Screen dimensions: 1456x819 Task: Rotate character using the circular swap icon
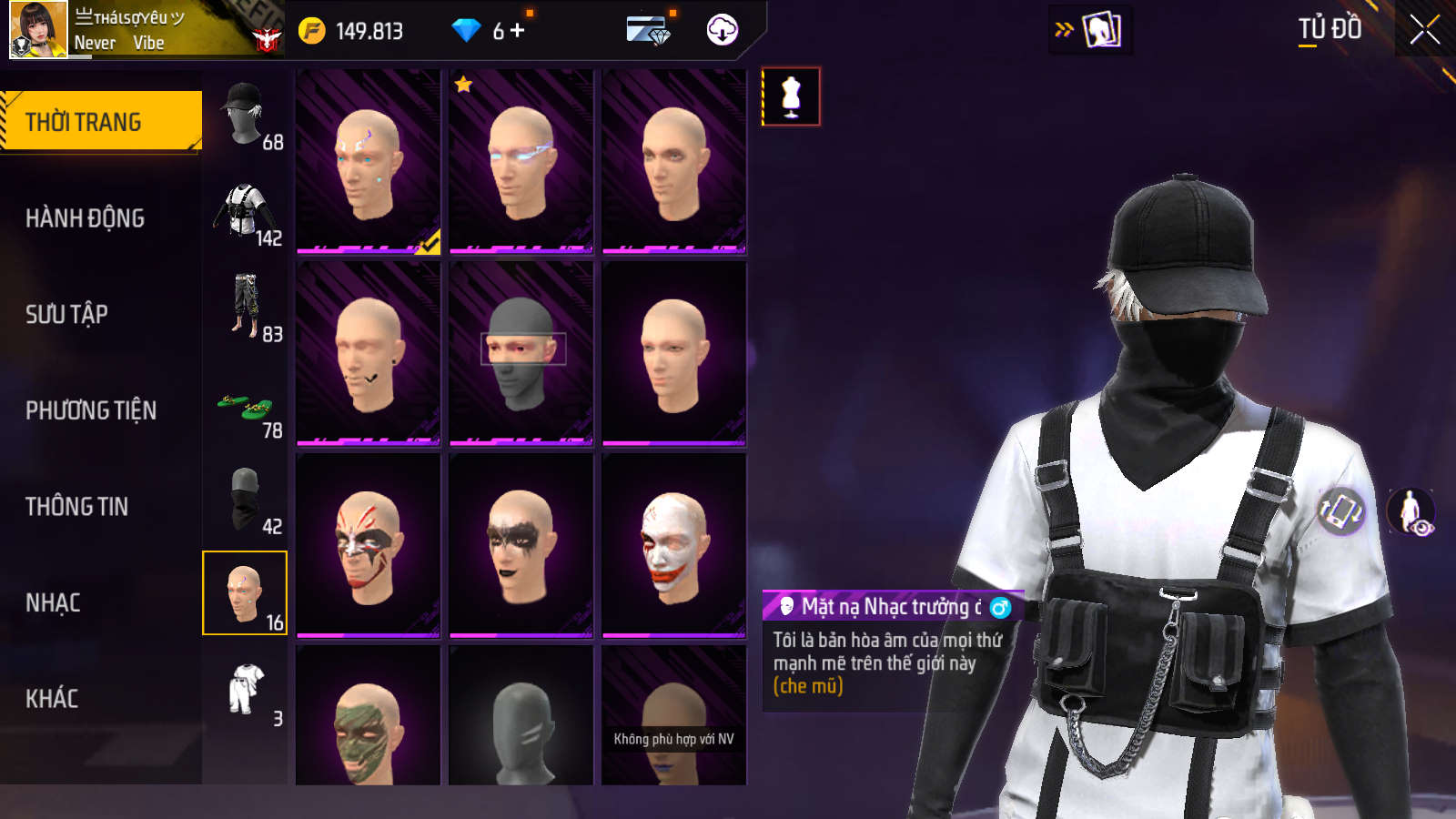(1341, 510)
